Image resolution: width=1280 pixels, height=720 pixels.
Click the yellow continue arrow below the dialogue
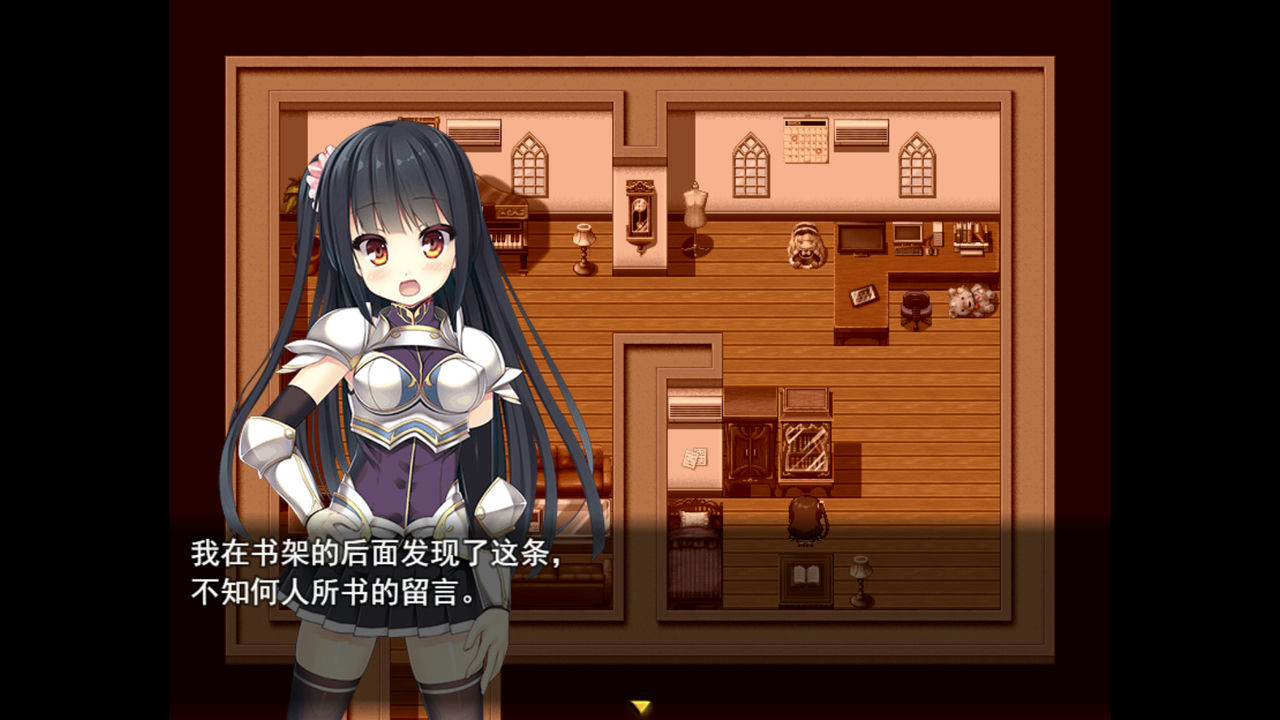click(639, 707)
